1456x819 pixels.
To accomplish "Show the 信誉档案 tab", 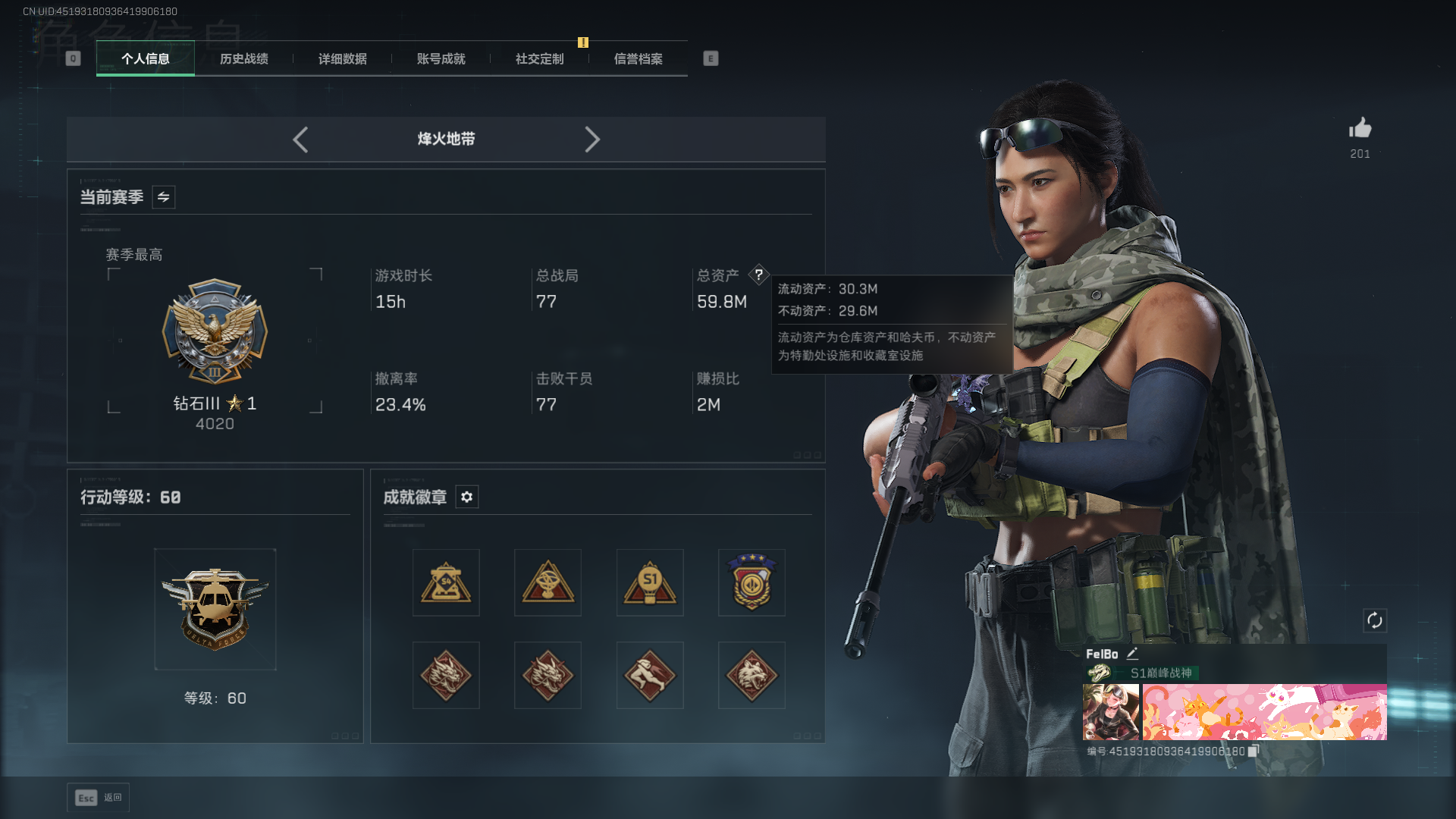I will (x=638, y=59).
